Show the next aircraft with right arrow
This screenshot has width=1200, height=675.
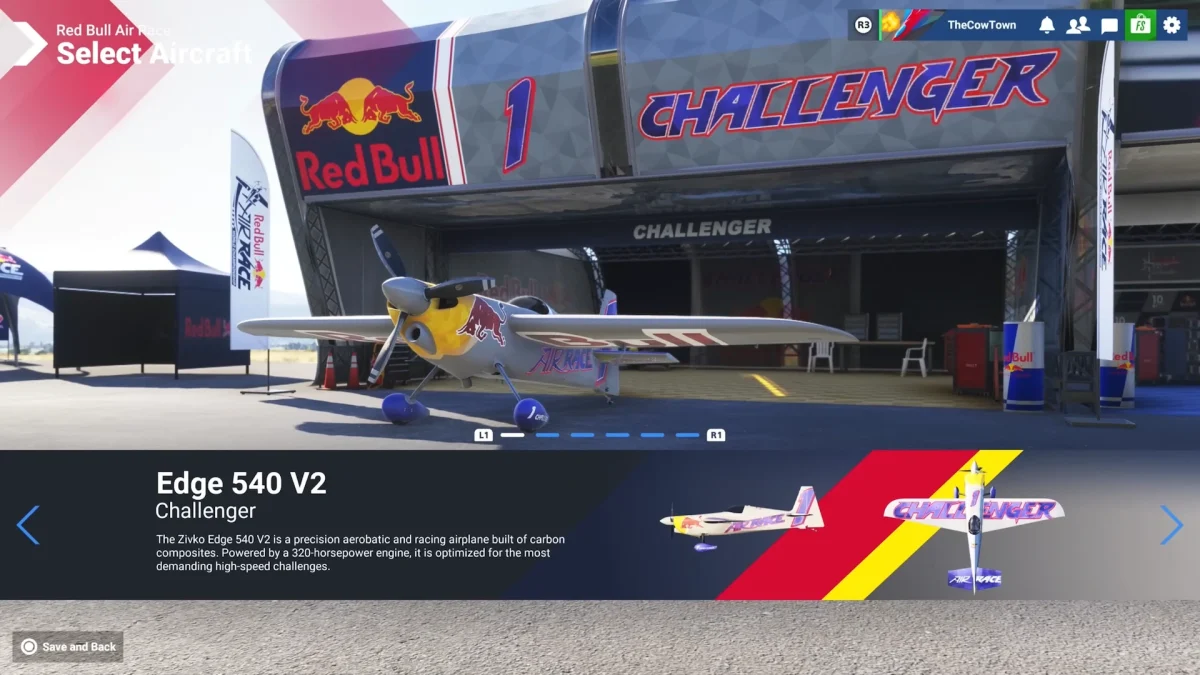(1171, 525)
